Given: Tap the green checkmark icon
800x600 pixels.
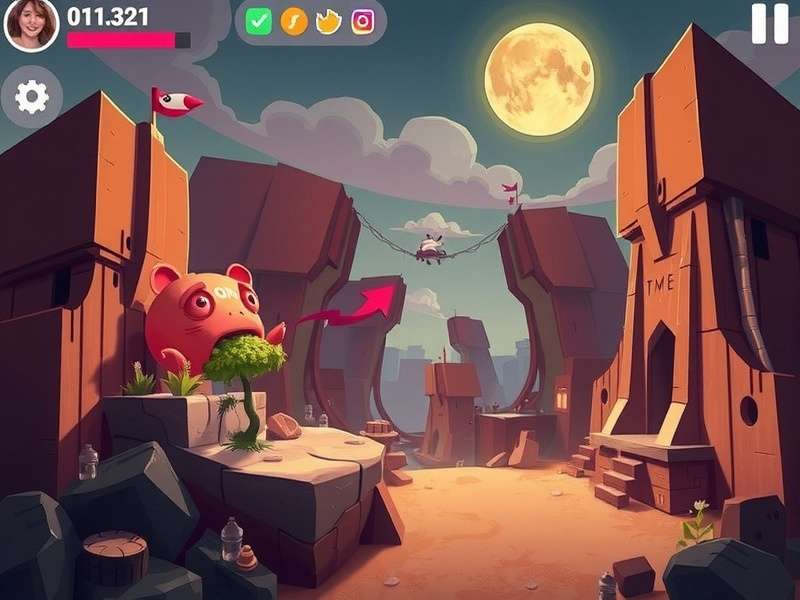Looking at the screenshot, I should [x=259, y=22].
